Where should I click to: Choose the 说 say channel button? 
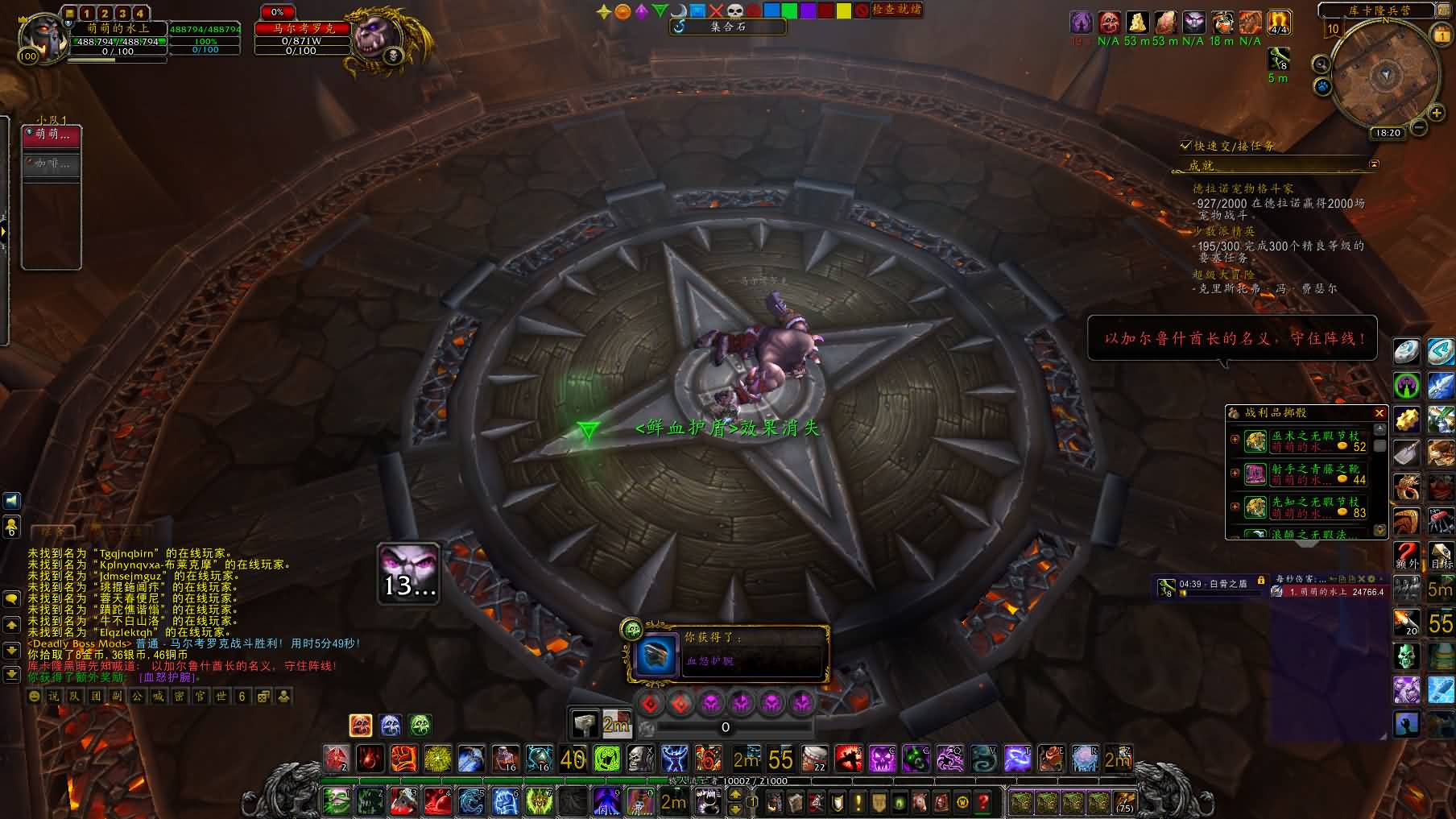[54, 697]
